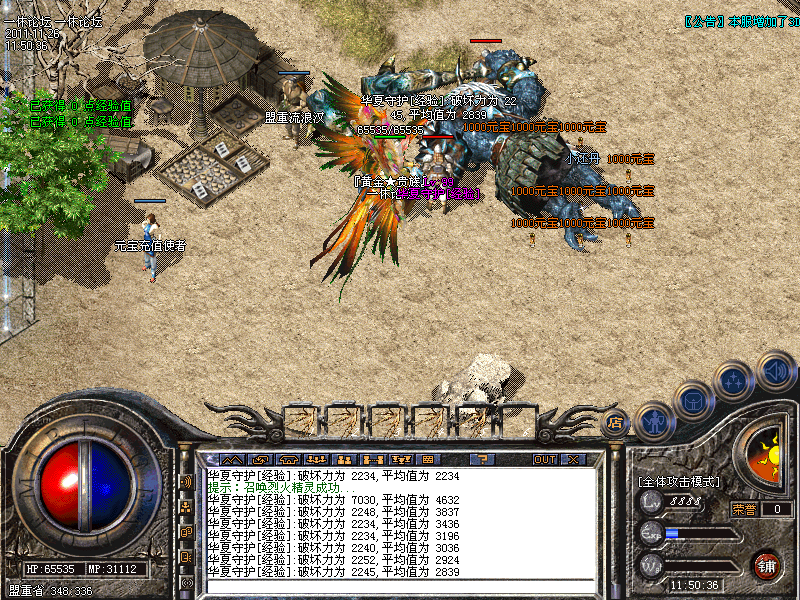800x600 pixels.
Task: Toggle sound with the speaker icon
Action: (x=775, y=370)
